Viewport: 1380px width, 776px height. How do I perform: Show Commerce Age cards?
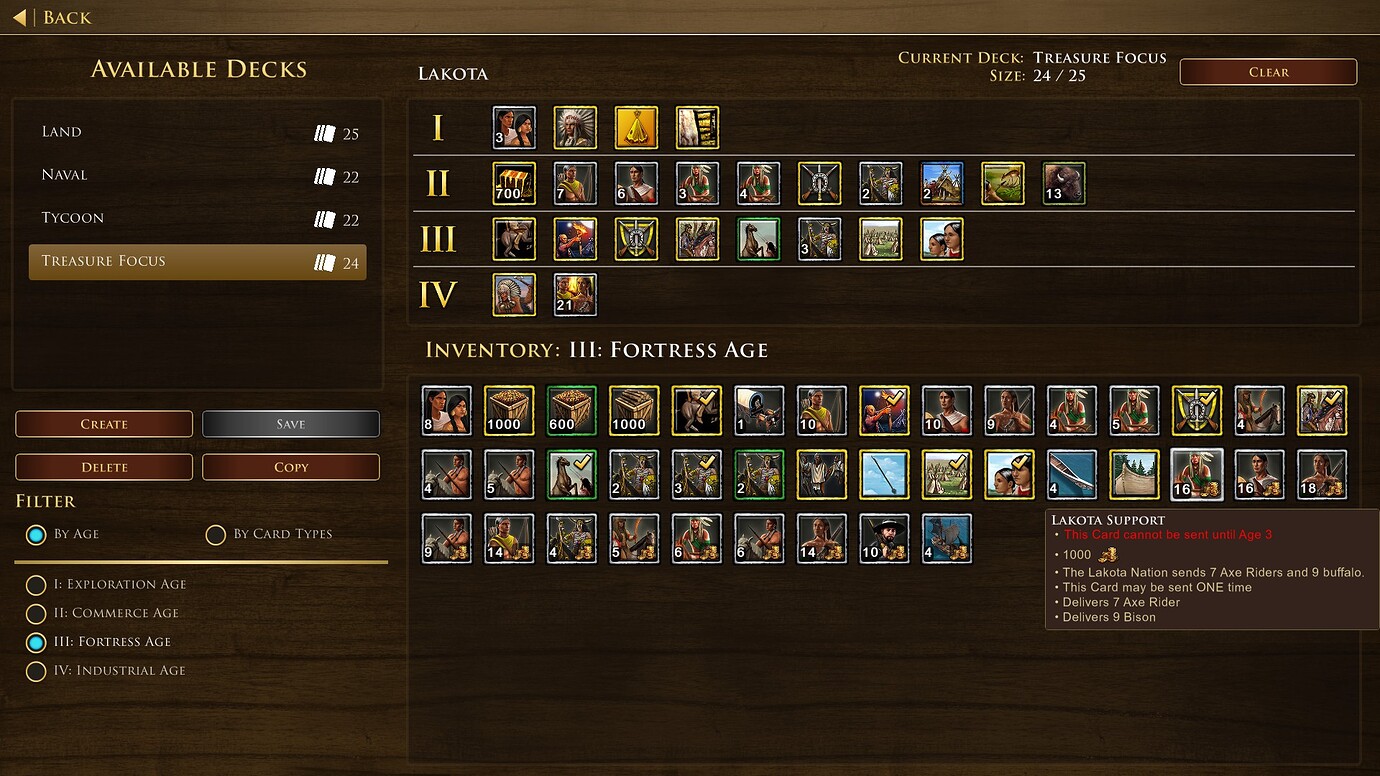[36, 614]
